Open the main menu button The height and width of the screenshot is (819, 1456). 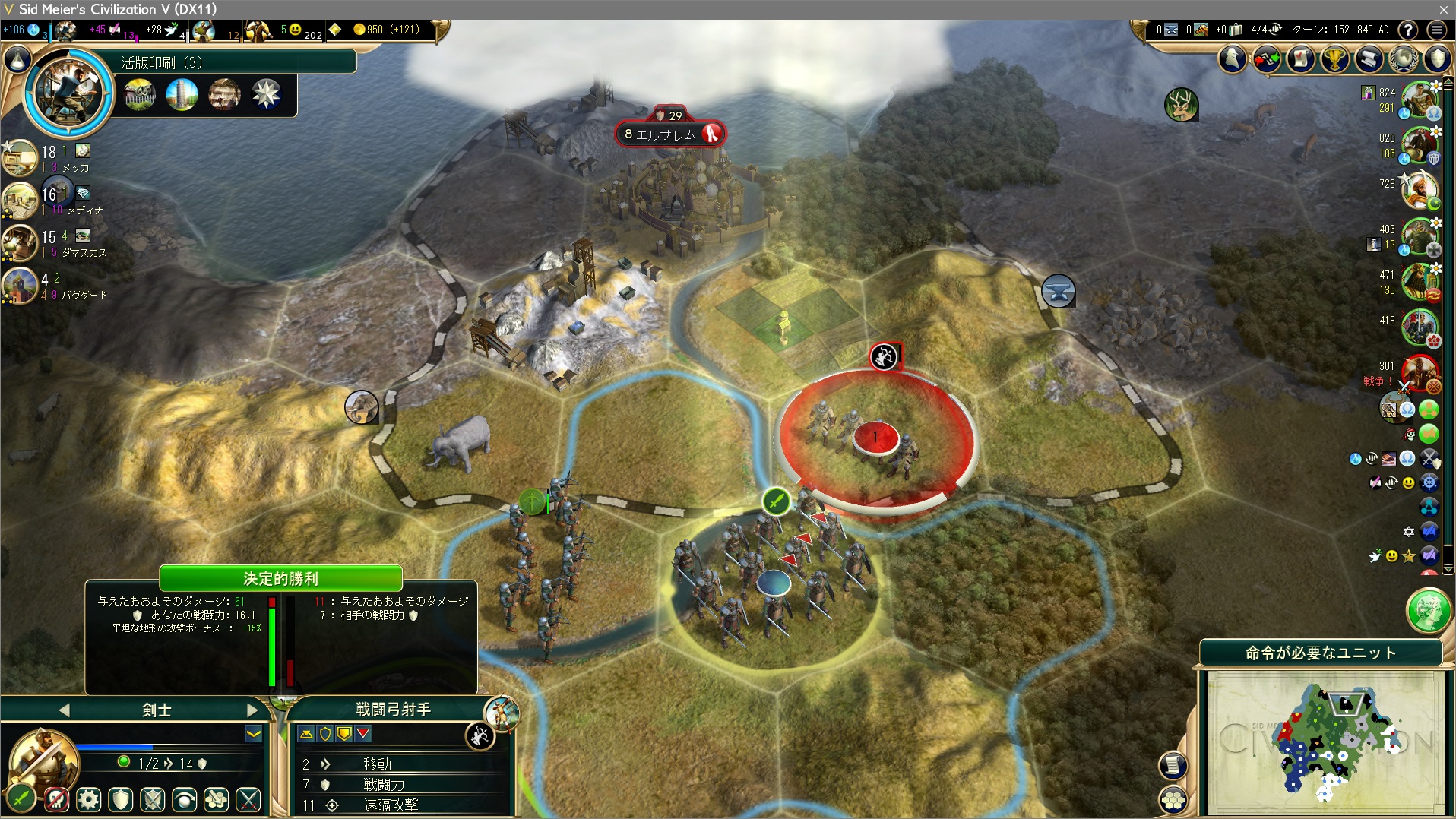[x=1436, y=30]
